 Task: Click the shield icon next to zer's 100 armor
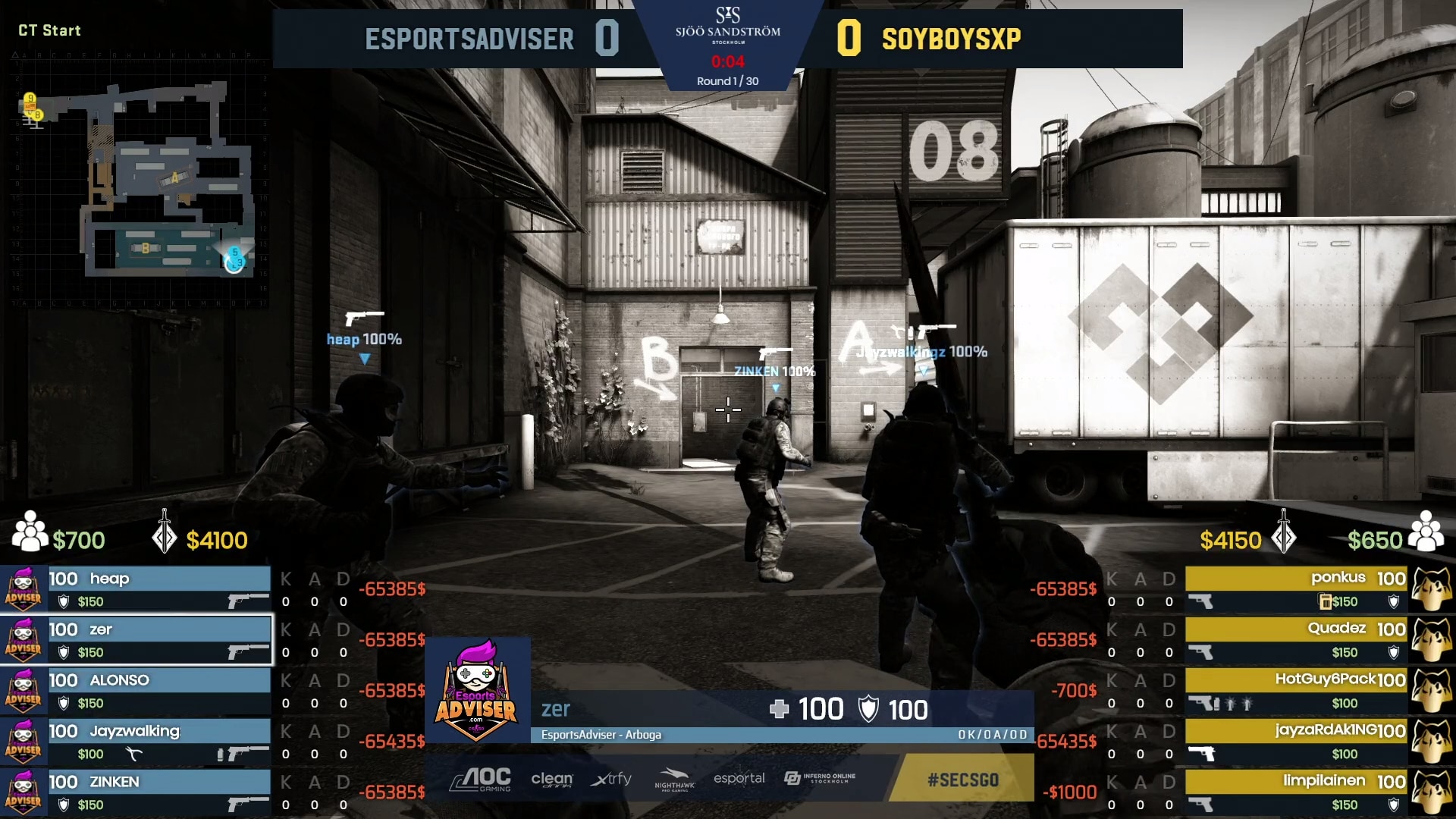click(870, 708)
